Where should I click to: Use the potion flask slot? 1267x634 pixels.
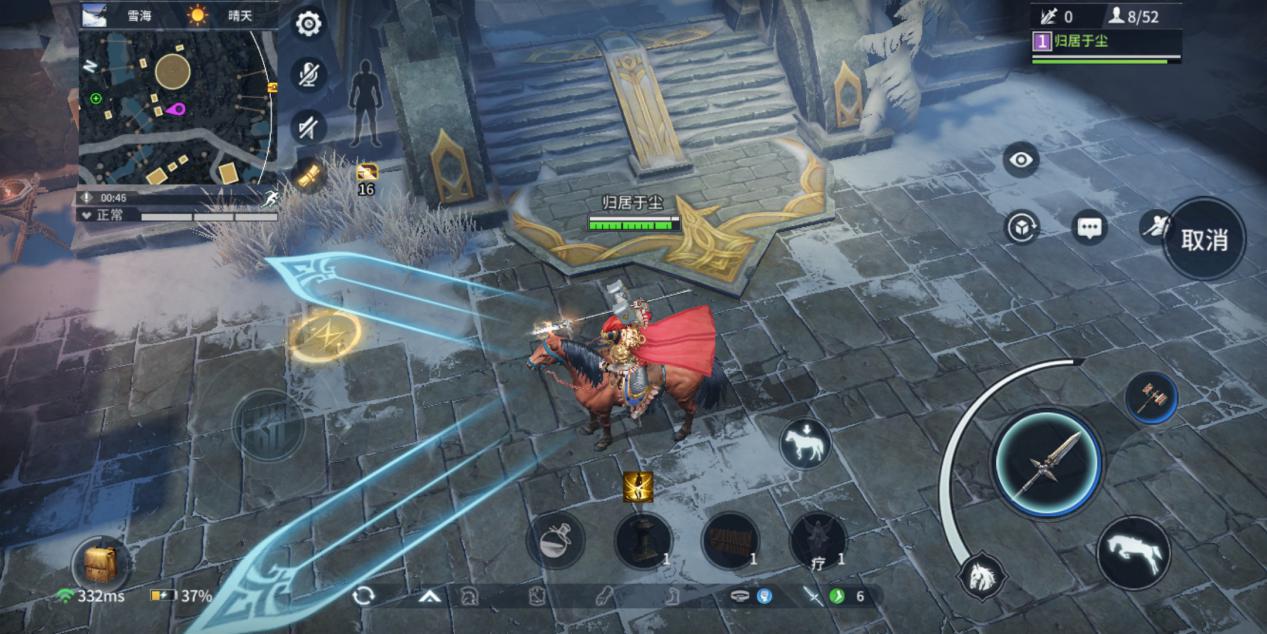[555, 541]
